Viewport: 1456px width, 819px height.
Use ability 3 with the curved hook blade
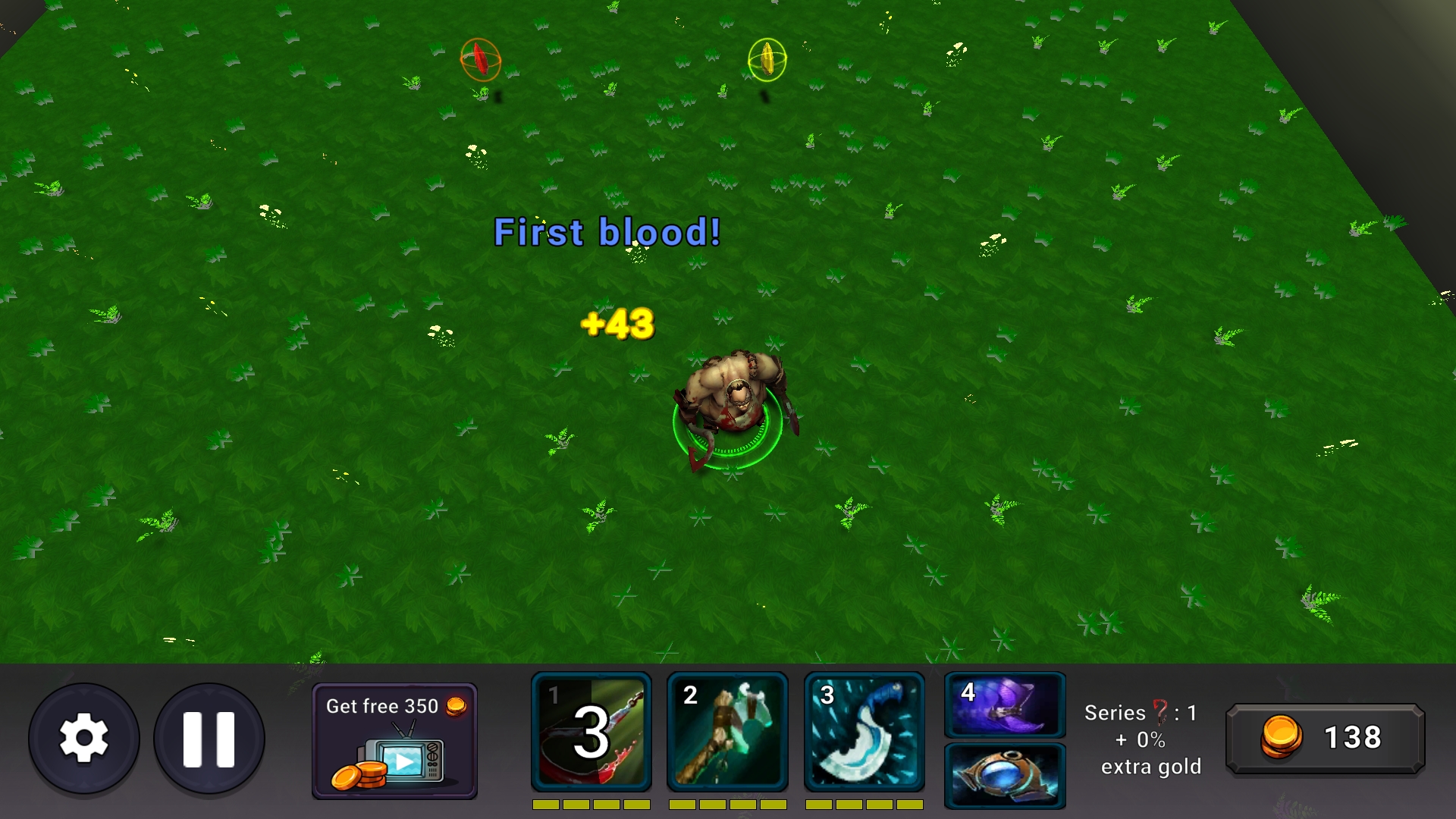pos(864,732)
